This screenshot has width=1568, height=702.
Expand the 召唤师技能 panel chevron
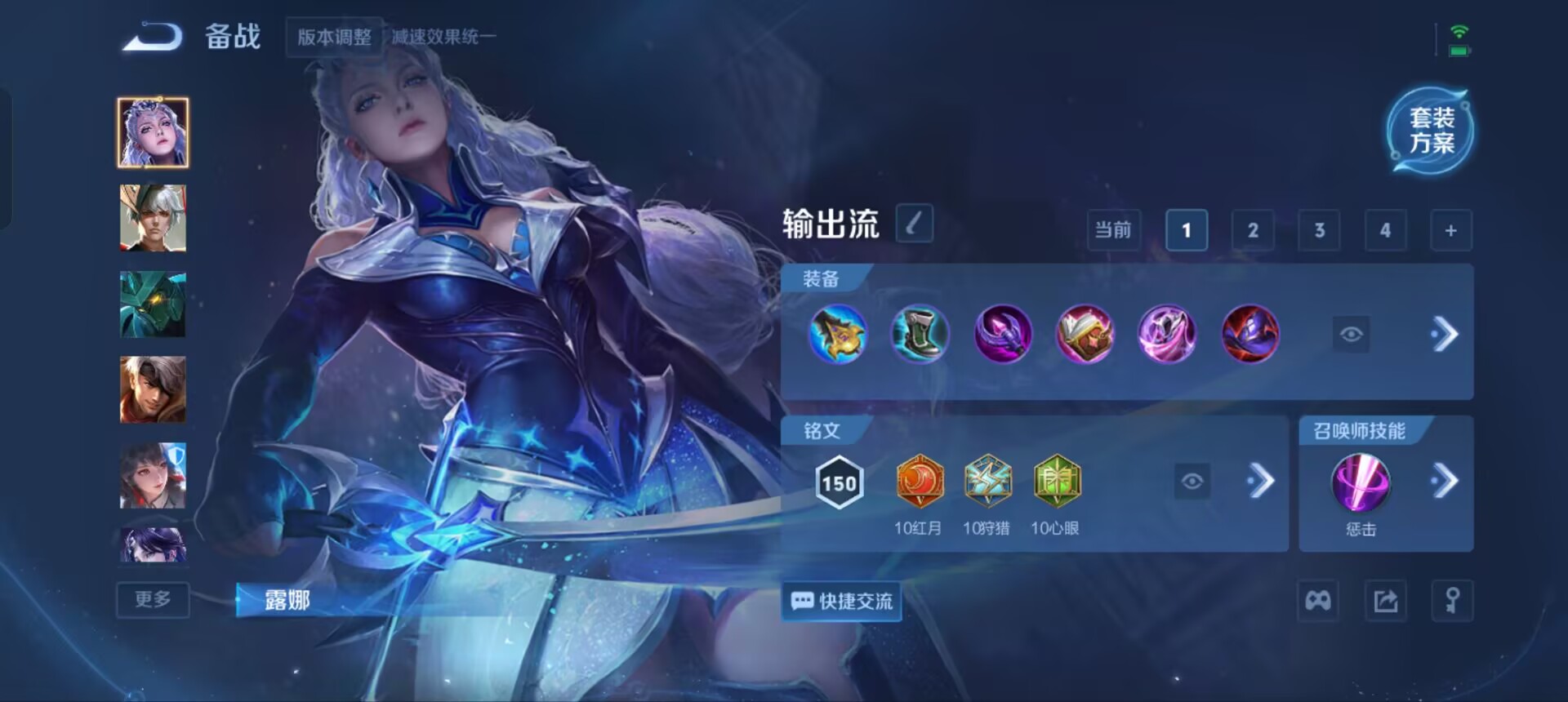click(x=1445, y=480)
